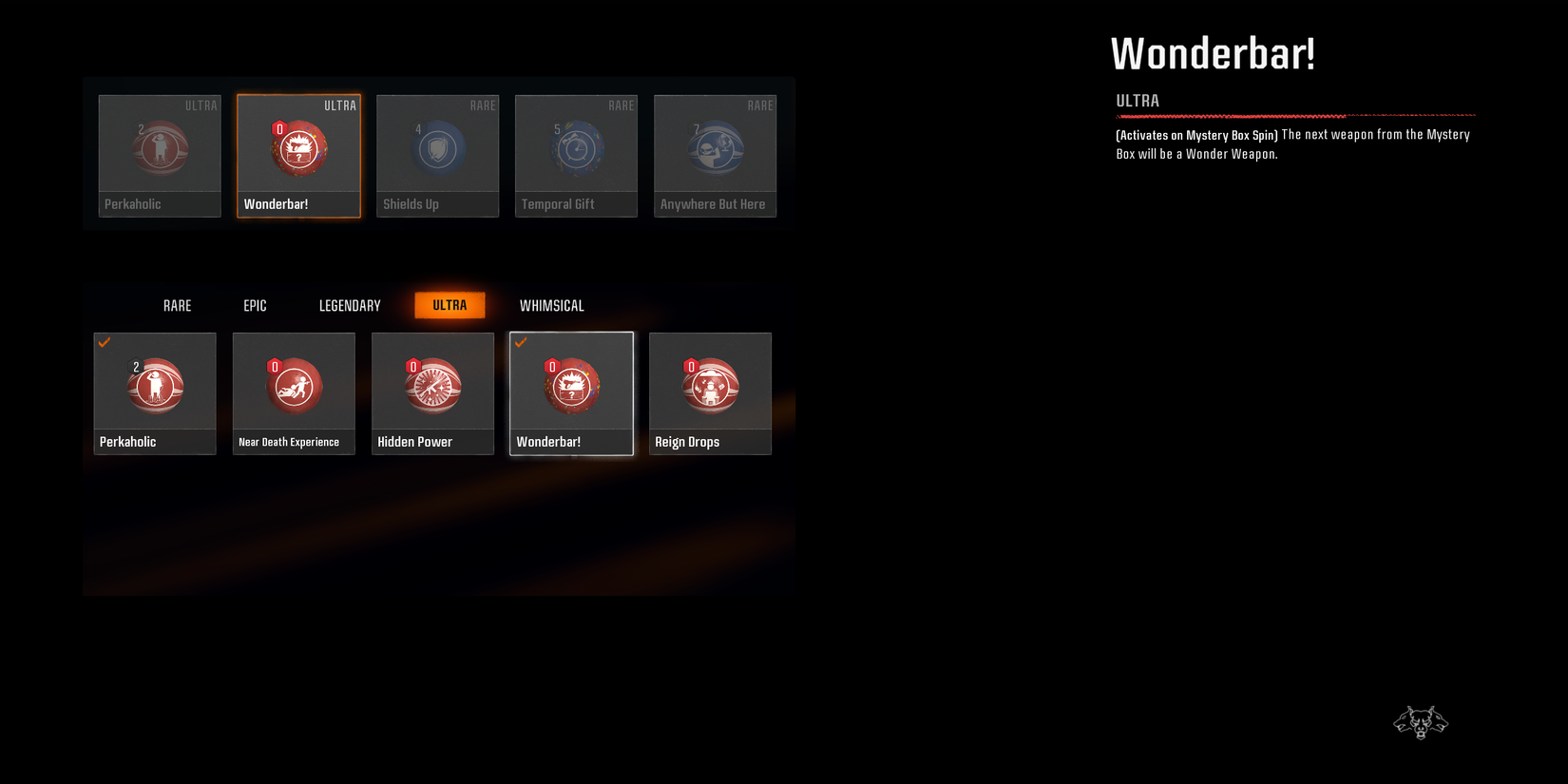Viewport: 1568px width, 784px height.
Task: Toggle the equipped checkmark on Wonderbar!
Action: (x=521, y=342)
